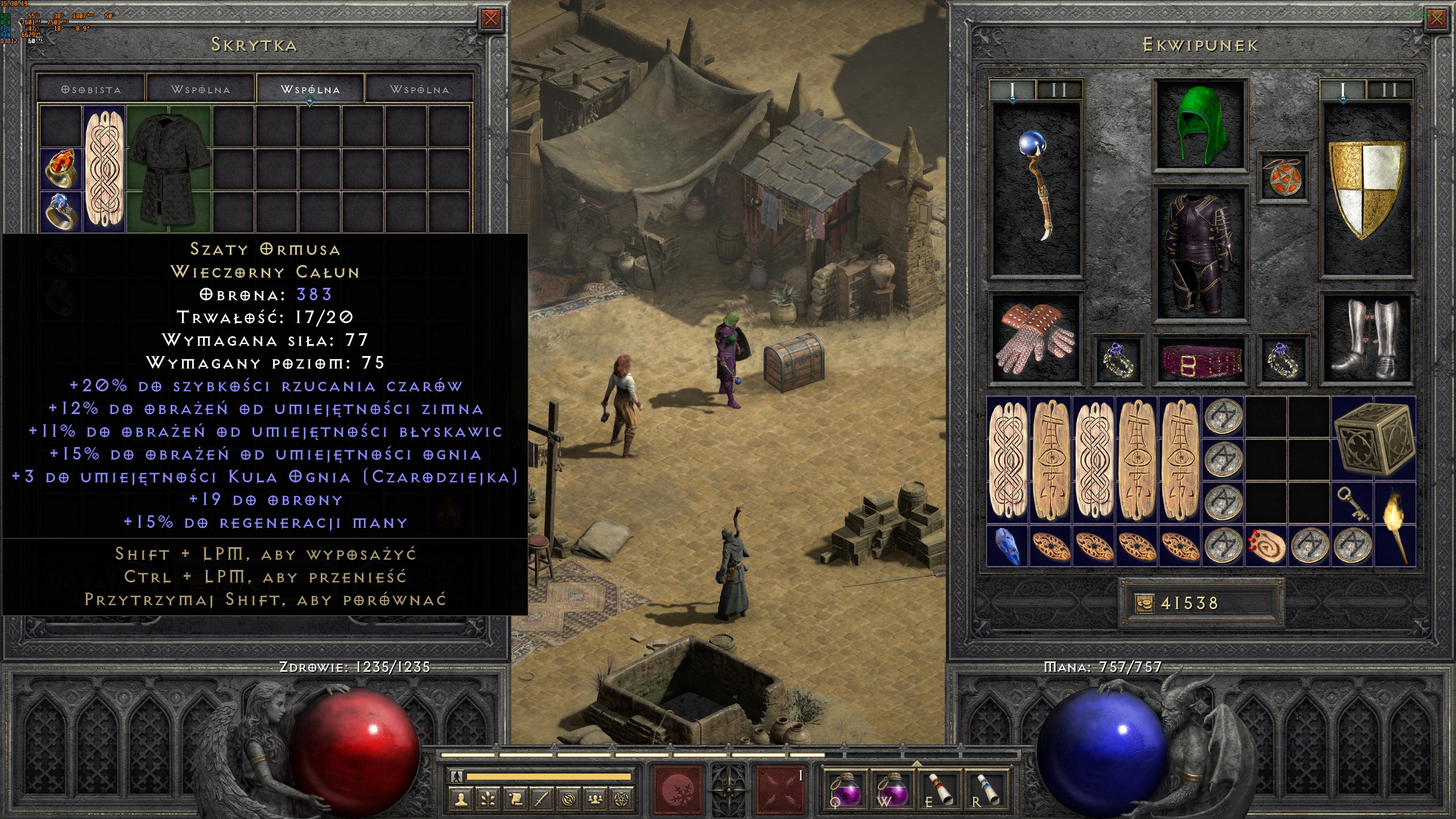Viewport: 1456px width, 819px height.
Task: Select the equipped plate boots
Action: (1366, 338)
